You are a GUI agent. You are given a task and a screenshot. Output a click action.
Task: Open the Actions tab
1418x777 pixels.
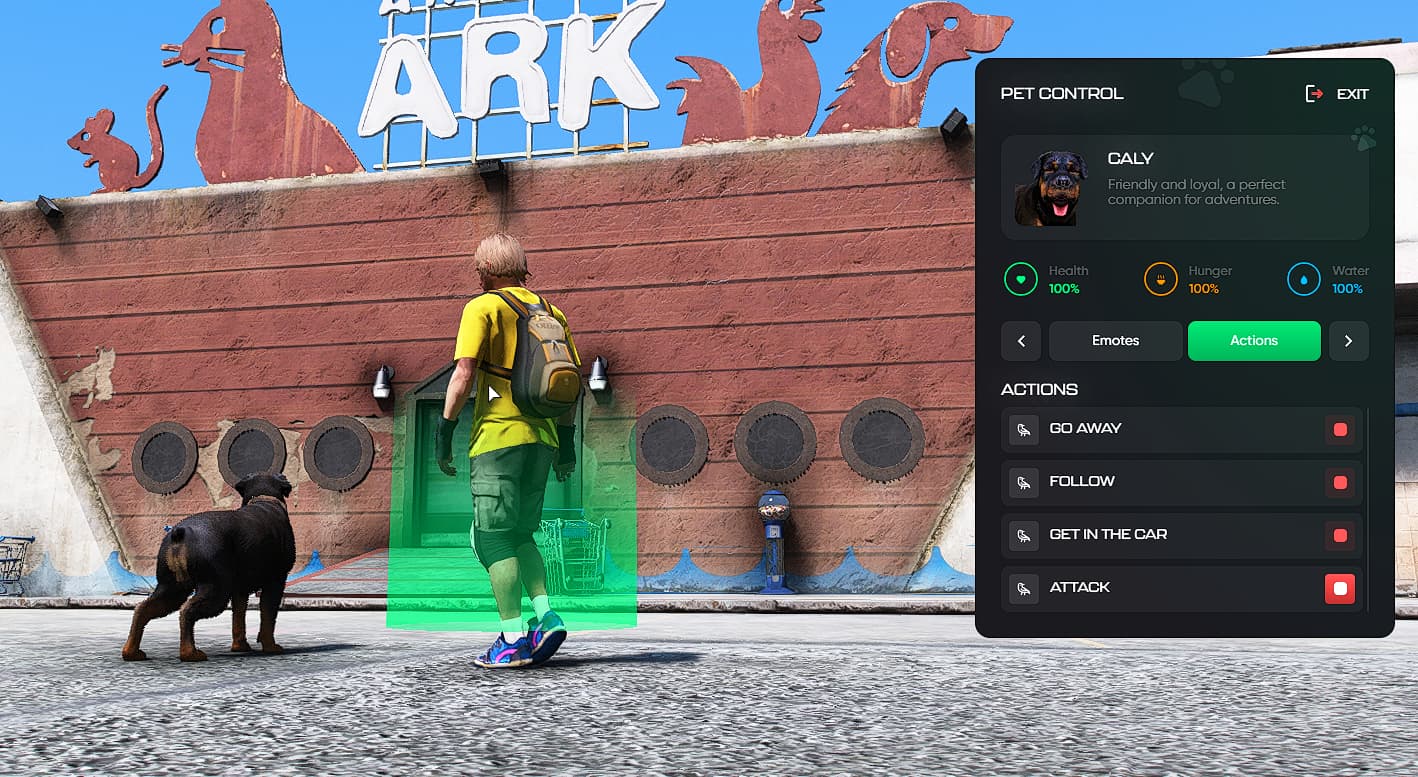(x=1254, y=341)
